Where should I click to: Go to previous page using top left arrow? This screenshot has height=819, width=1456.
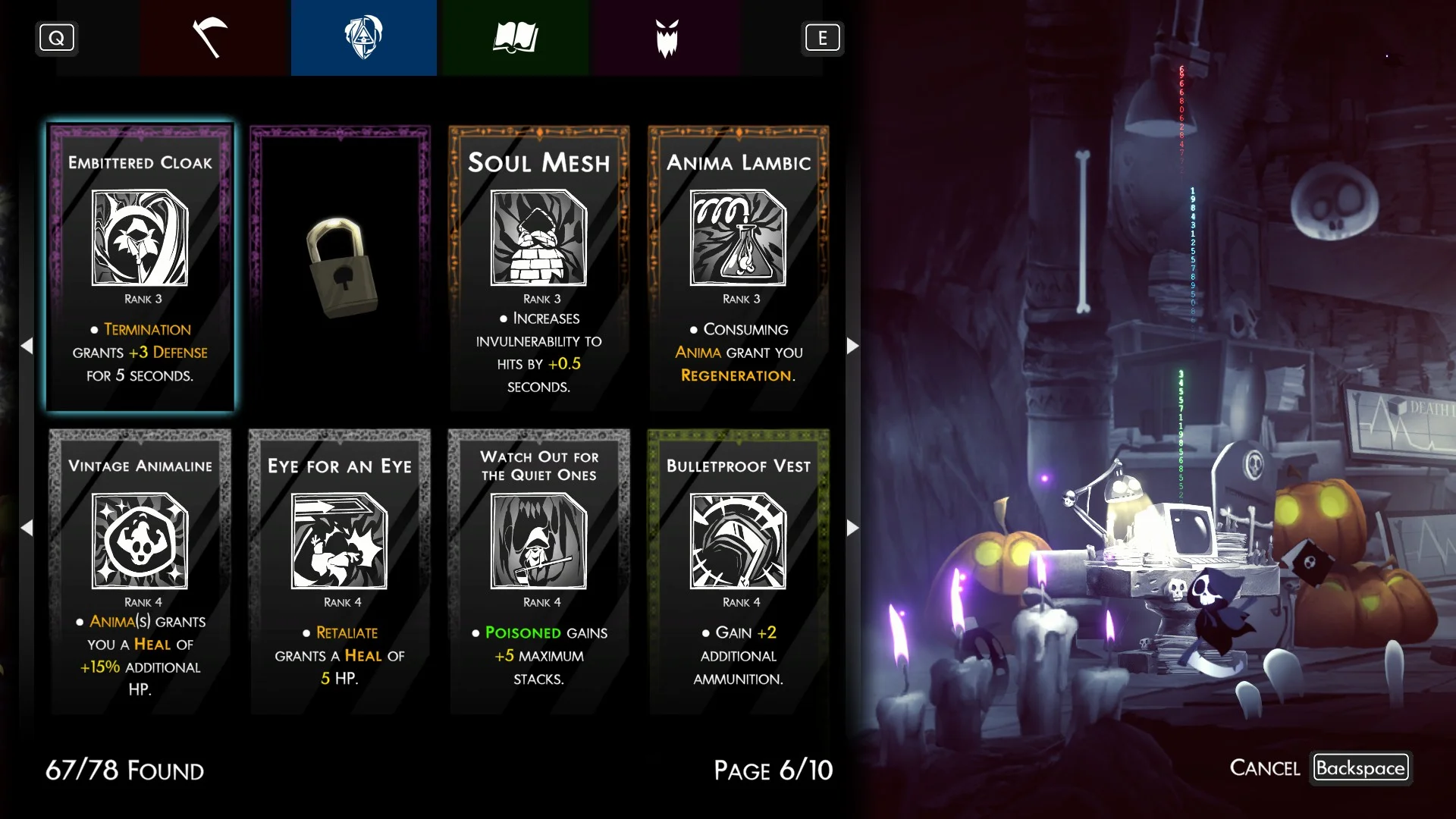[x=27, y=346]
